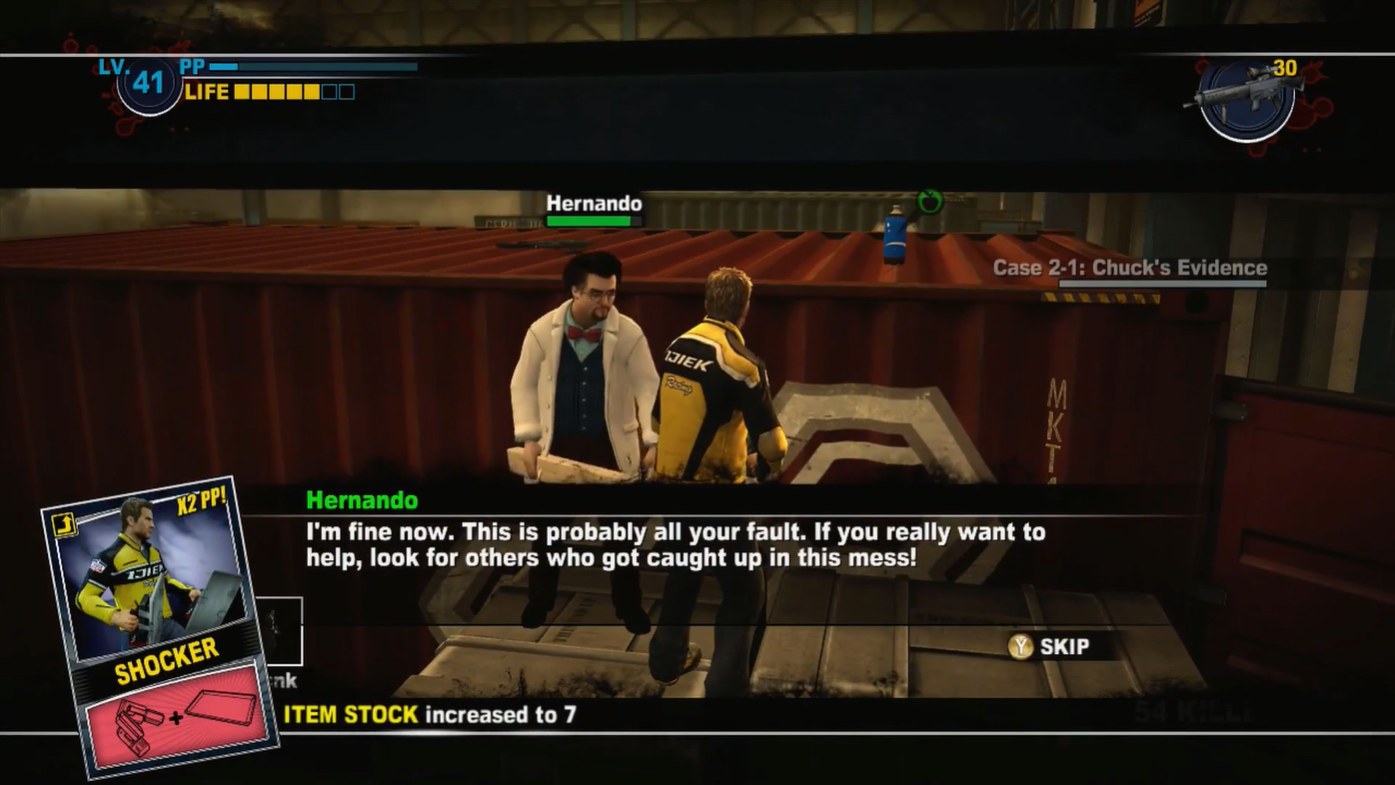Select the equipped rifle weapon icon
The height and width of the screenshot is (785, 1395).
point(1245,97)
